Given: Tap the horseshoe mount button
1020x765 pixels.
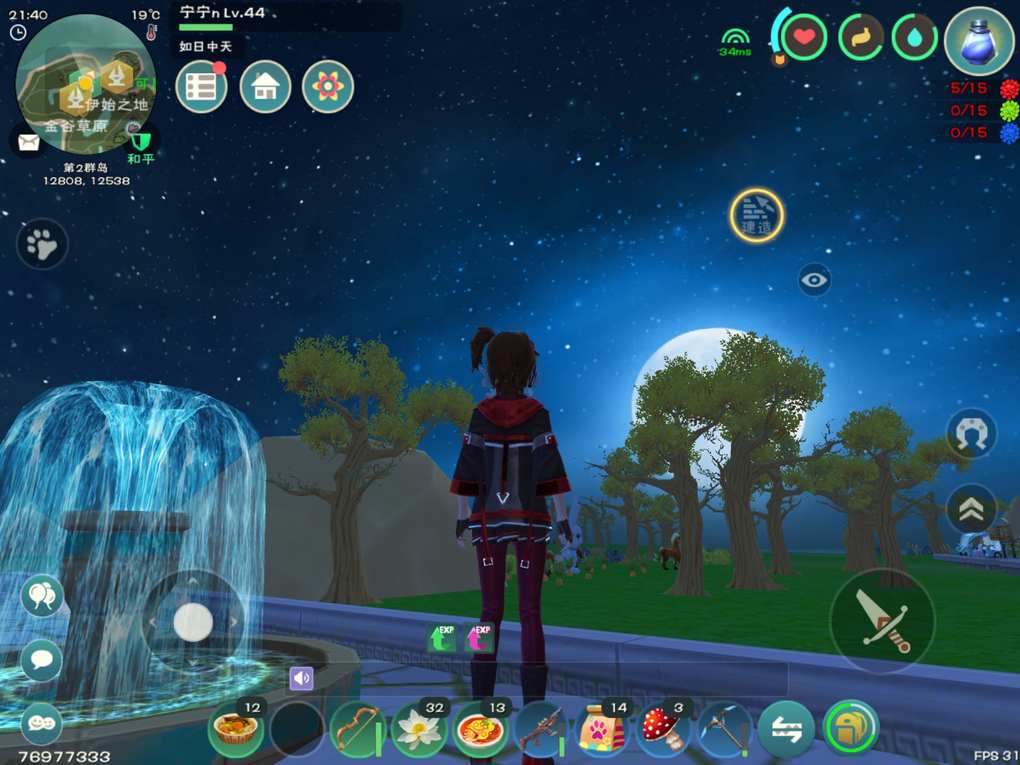Looking at the screenshot, I should [x=971, y=435].
